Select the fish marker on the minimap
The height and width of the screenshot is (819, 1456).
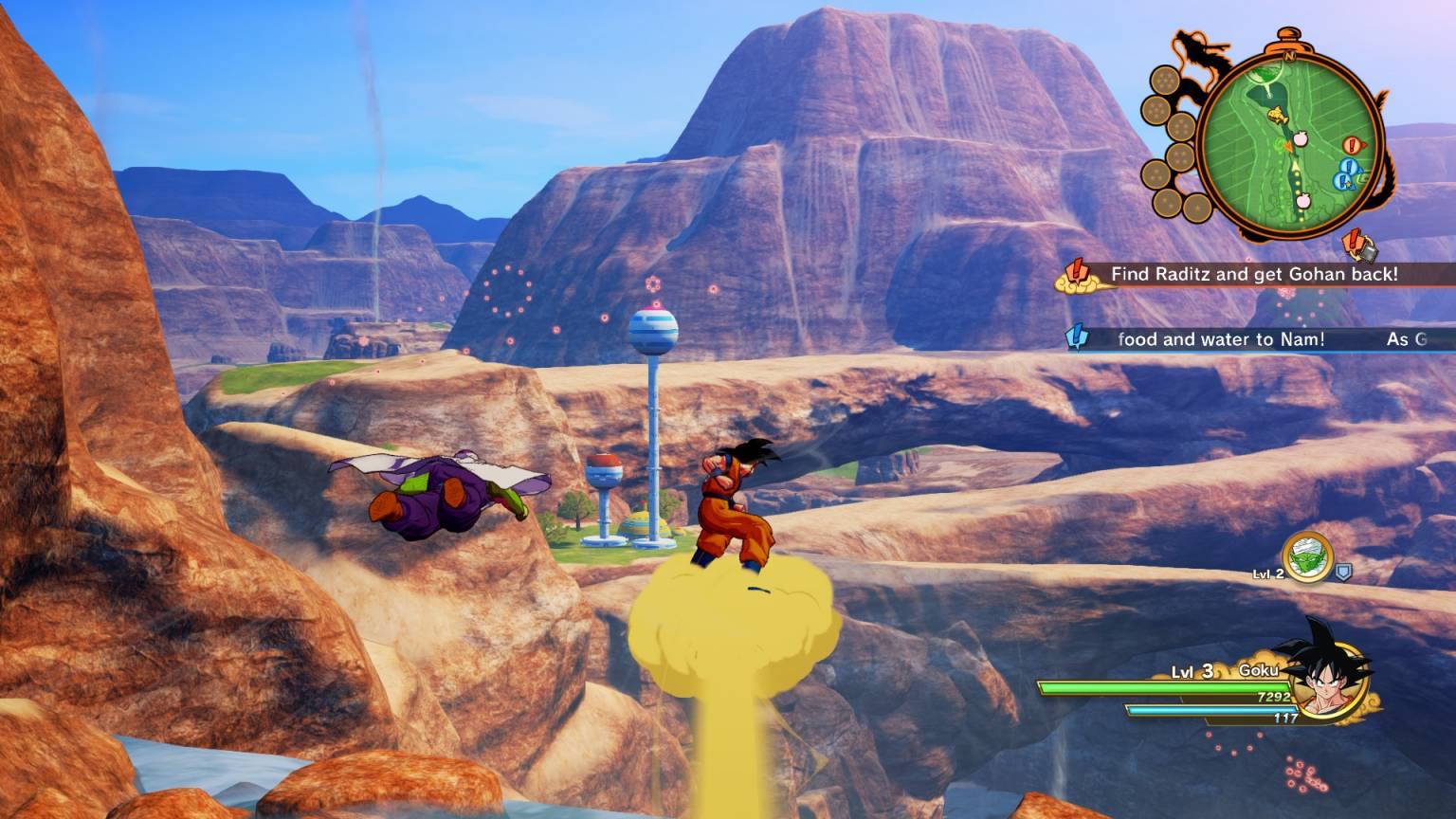click(1276, 114)
